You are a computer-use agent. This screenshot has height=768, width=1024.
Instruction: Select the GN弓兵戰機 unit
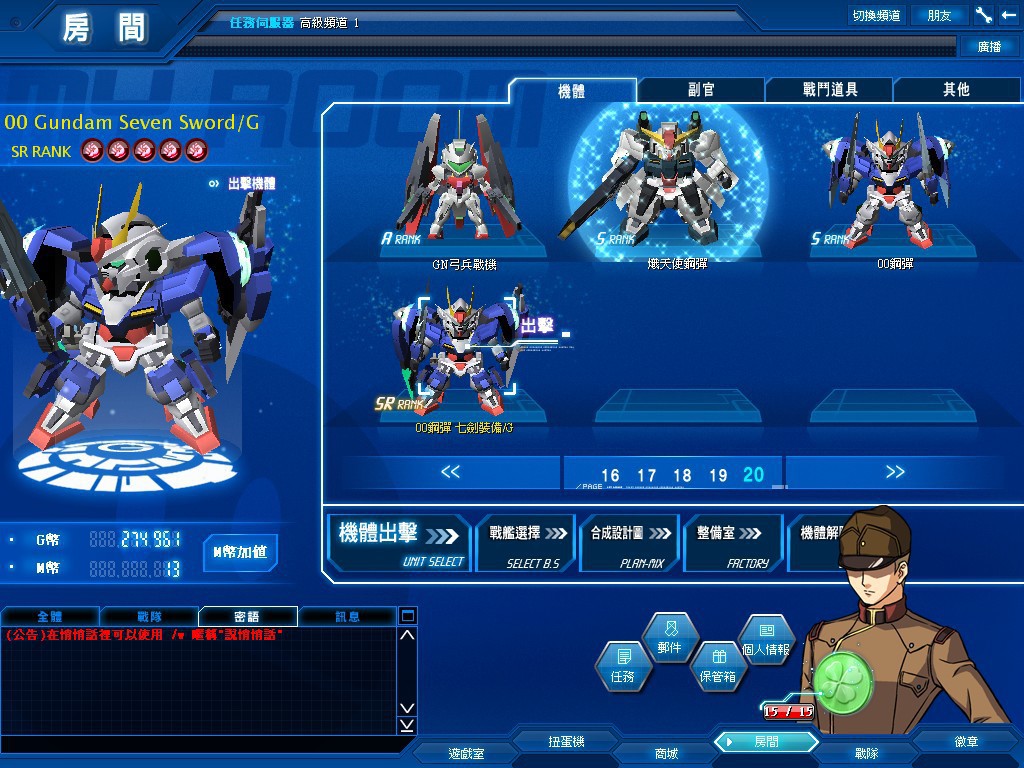(462, 190)
